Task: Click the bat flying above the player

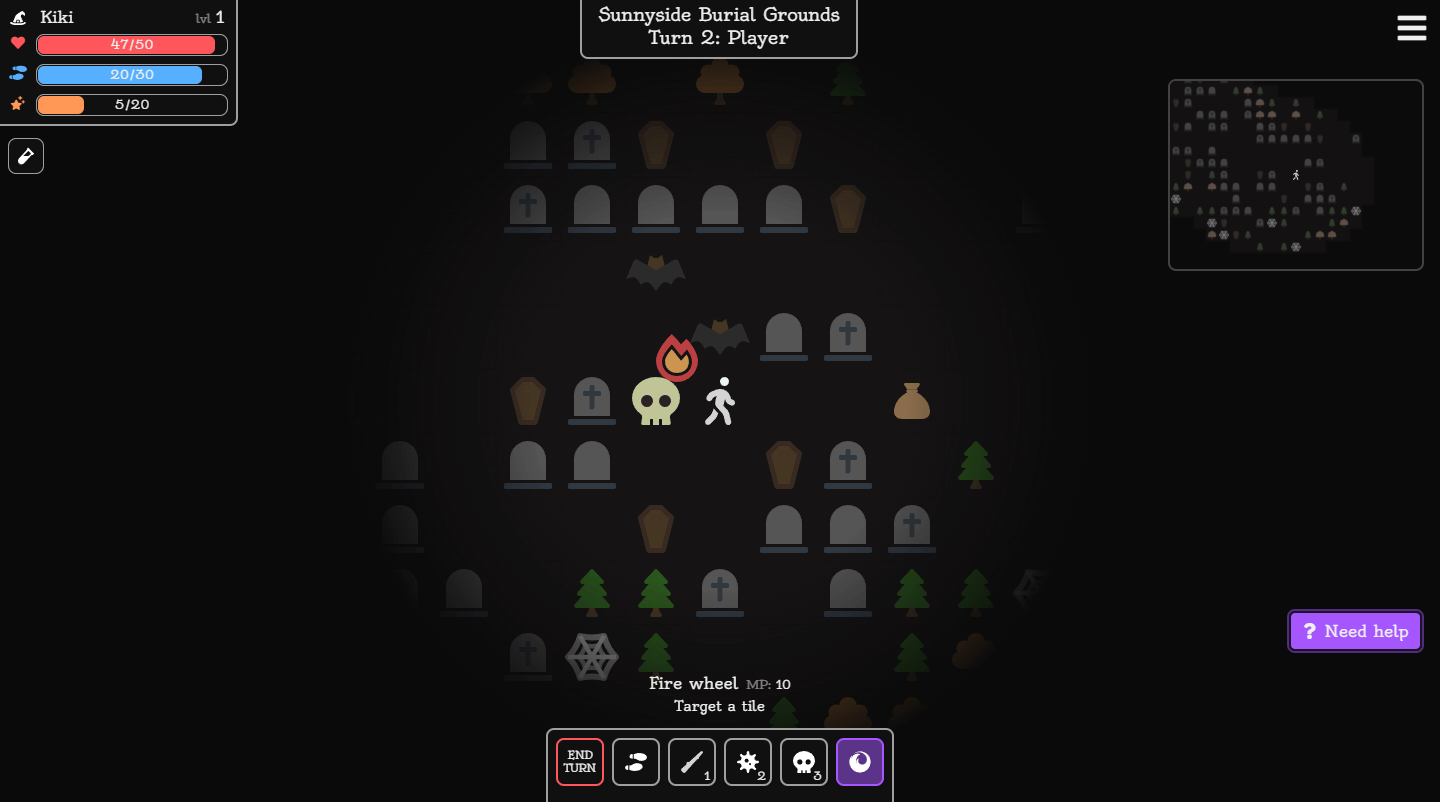Action: (x=720, y=336)
